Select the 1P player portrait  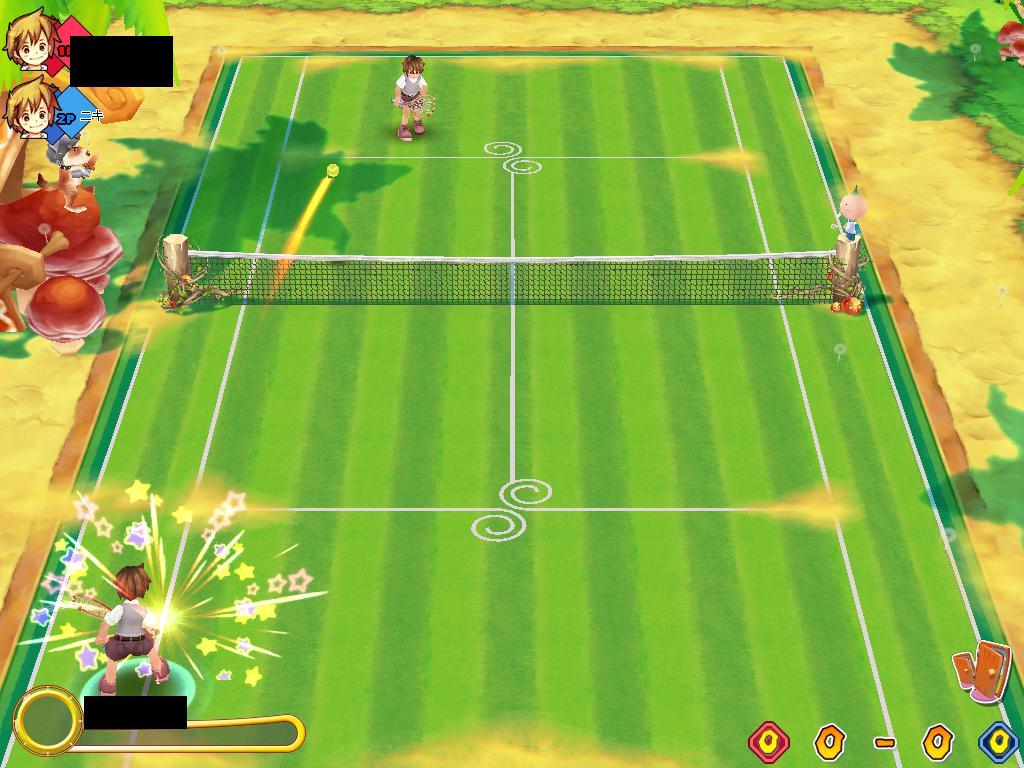point(30,40)
